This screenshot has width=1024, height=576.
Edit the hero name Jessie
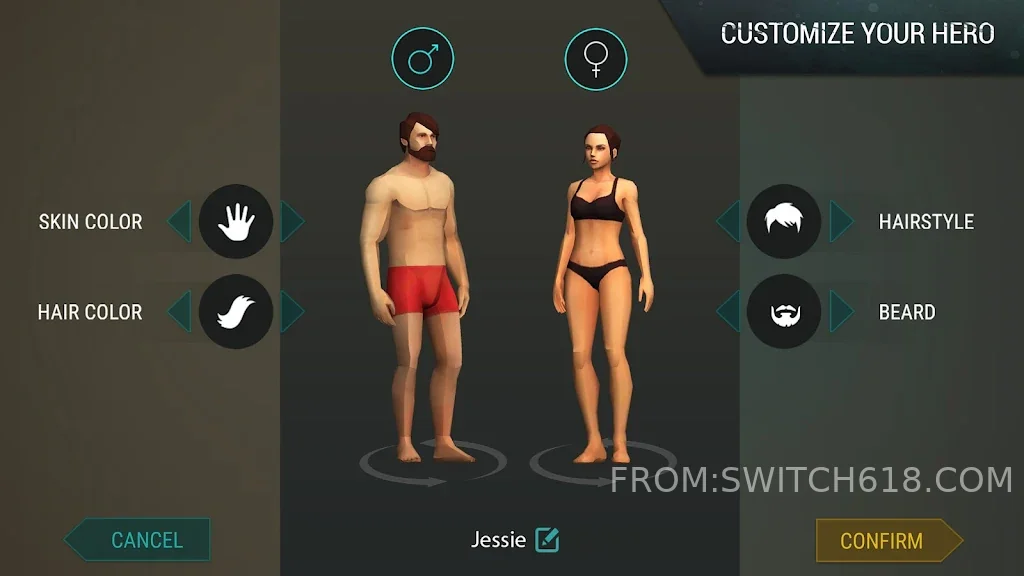click(x=547, y=540)
